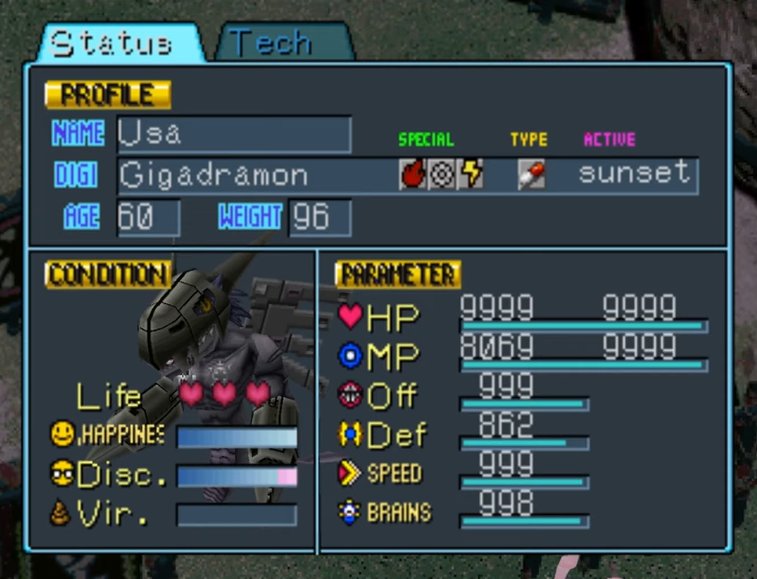Click the vaccine capsule type icon
The image size is (757, 579).
[531, 175]
